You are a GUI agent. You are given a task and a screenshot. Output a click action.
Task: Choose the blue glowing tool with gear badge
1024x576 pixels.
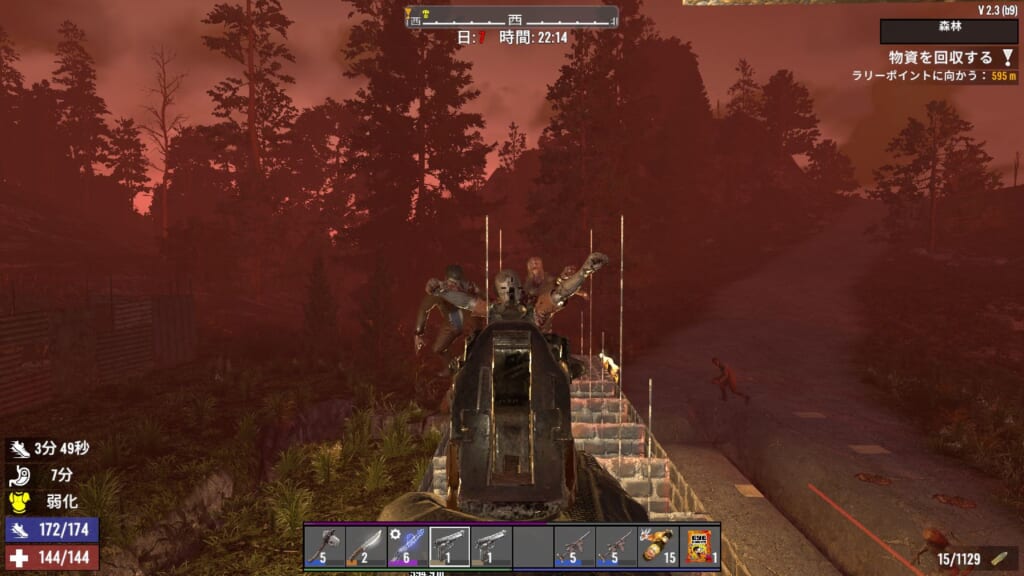(x=407, y=547)
